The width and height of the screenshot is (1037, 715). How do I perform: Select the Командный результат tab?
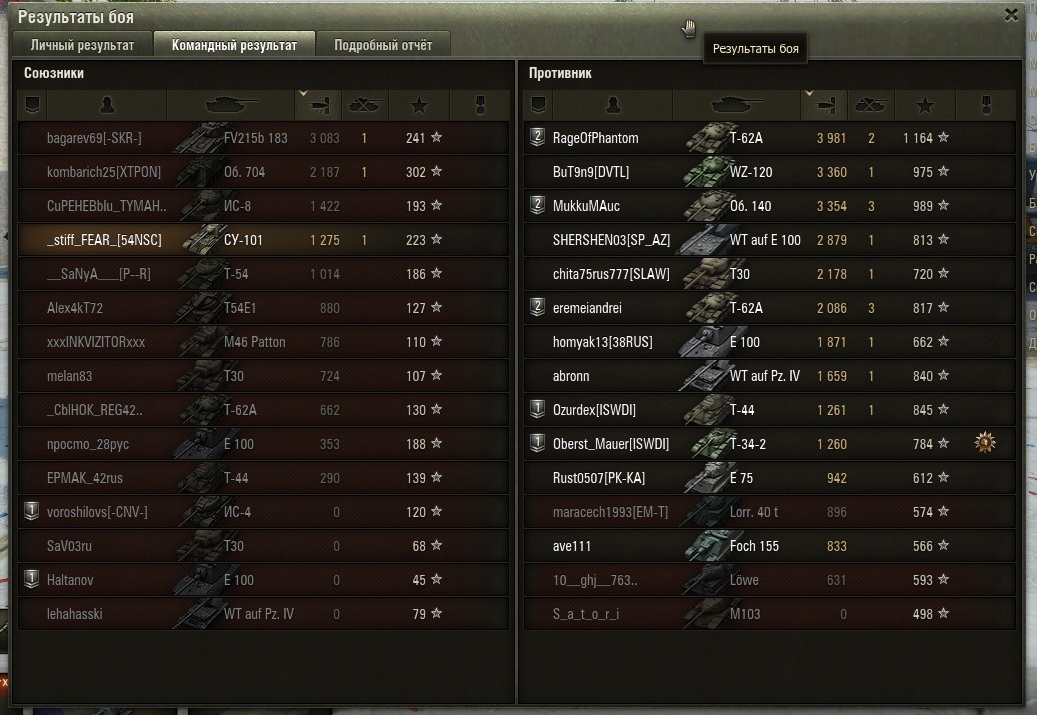234,45
